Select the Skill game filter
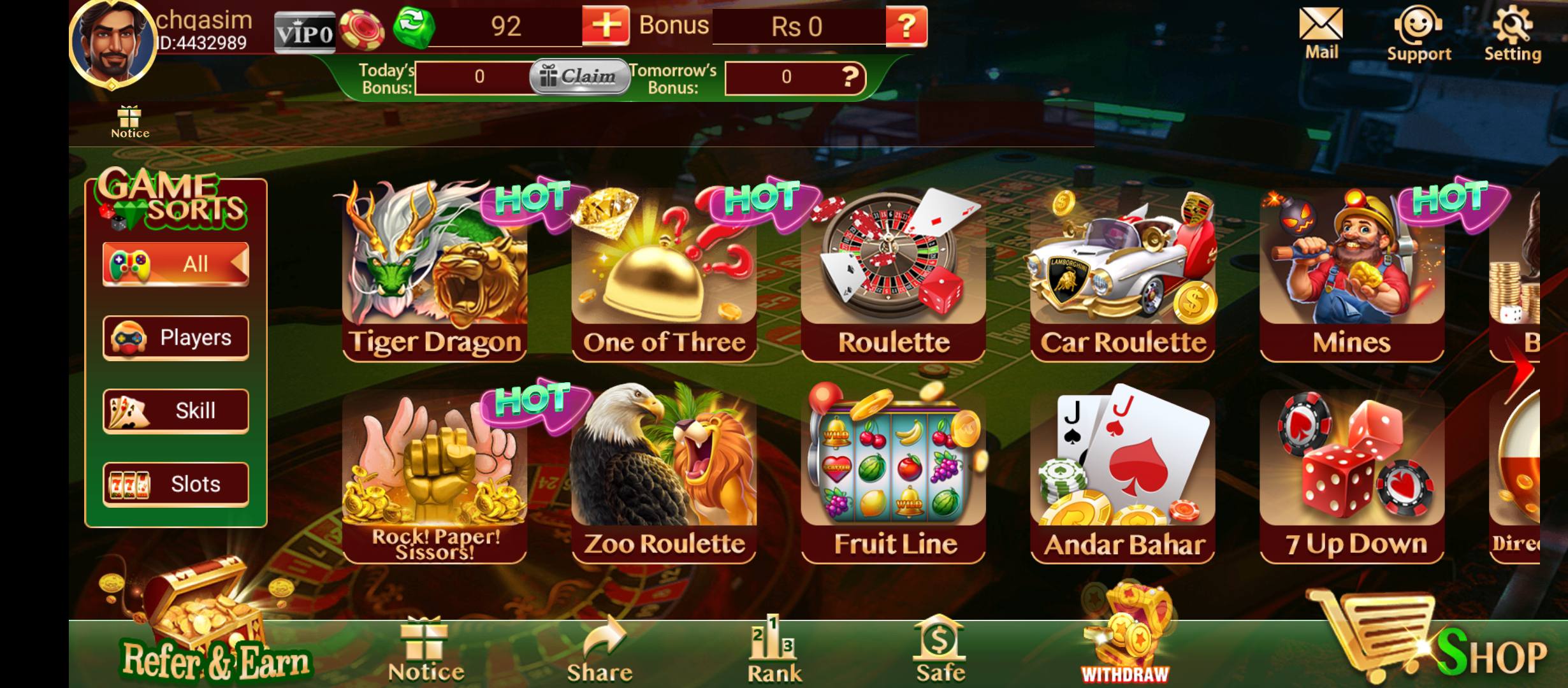This screenshot has width=1568, height=688. 177,411
